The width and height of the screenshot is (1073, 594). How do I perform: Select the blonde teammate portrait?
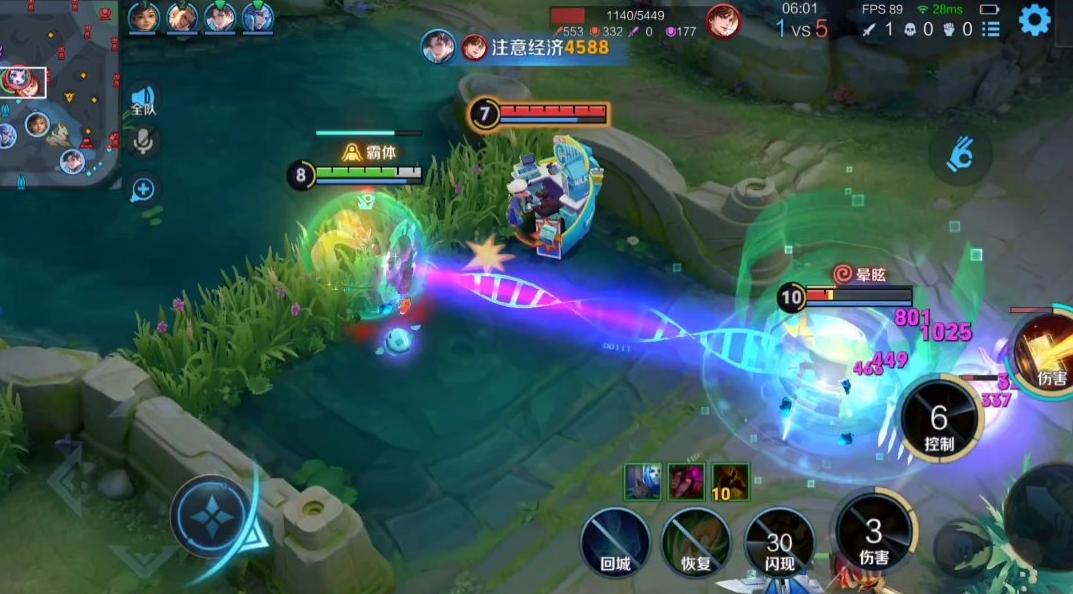182,17
